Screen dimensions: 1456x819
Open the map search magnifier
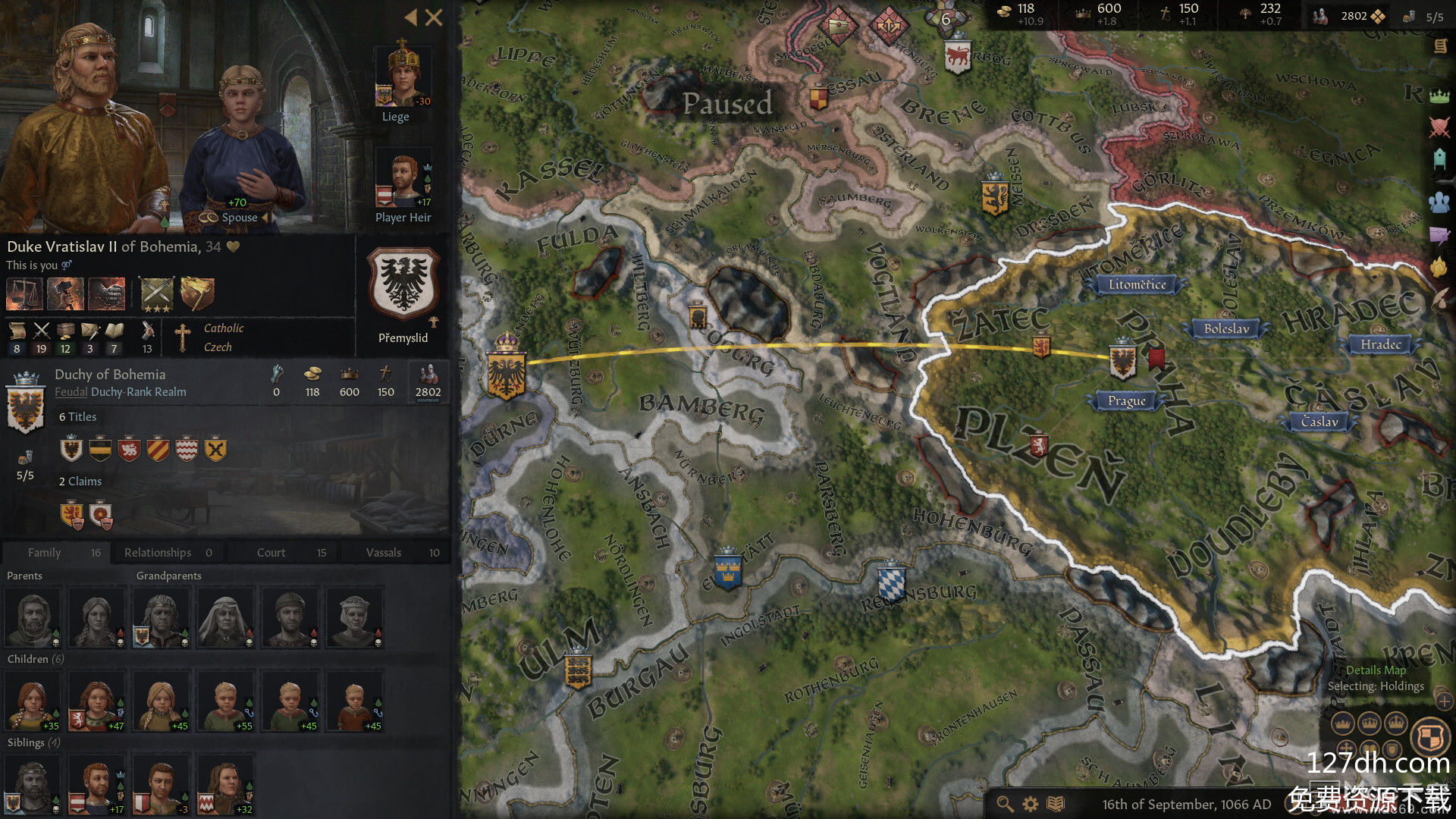click(x=1005, y=804)
